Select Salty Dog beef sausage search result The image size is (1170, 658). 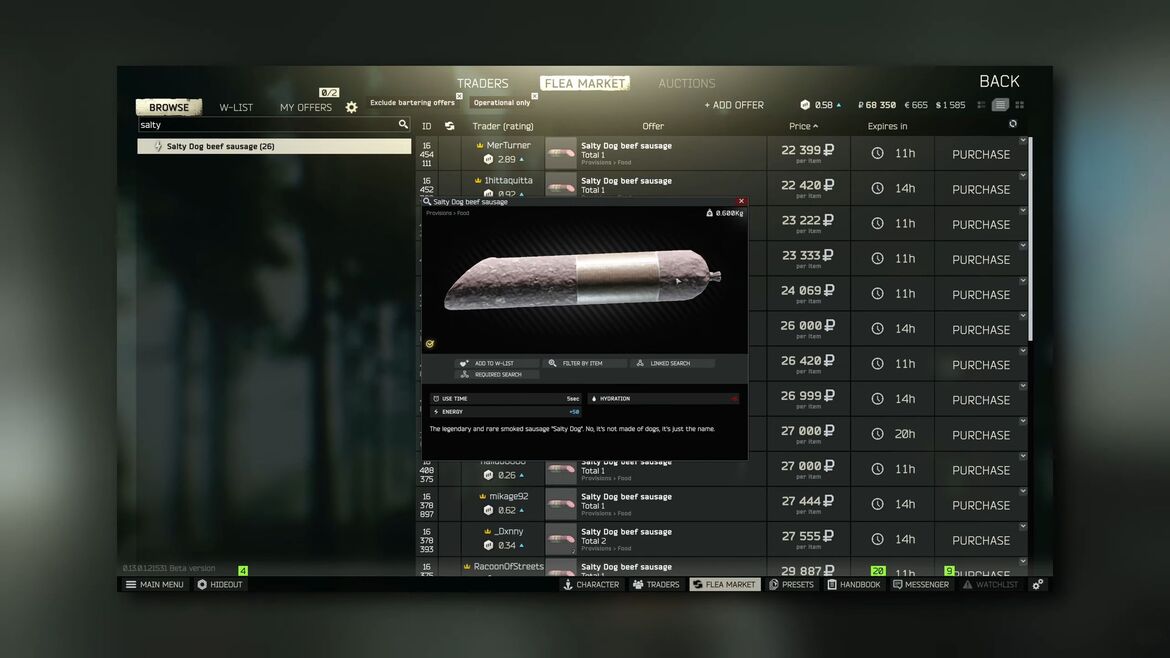(x=273, y=146)
